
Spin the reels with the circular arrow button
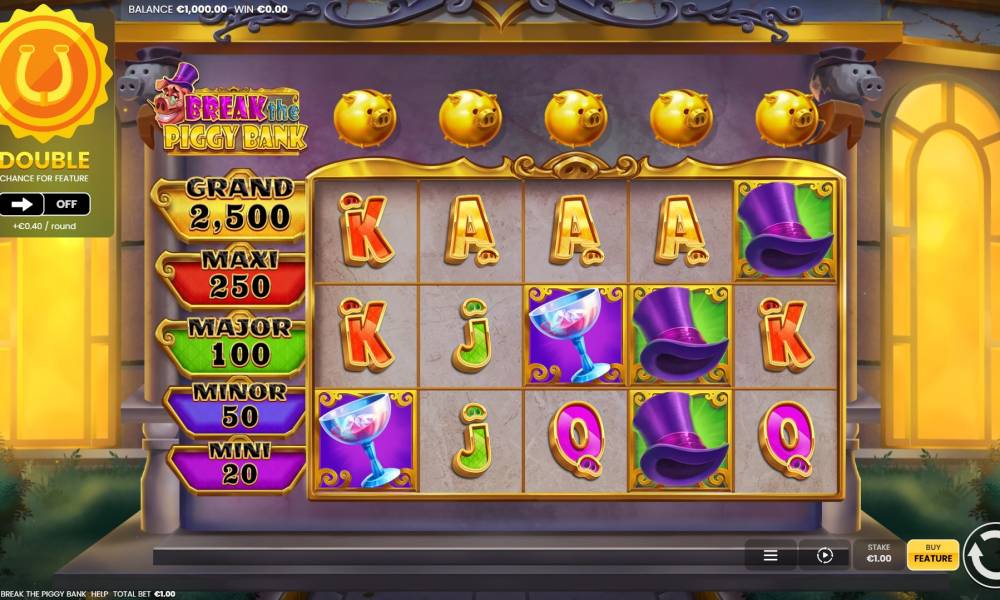[x=985, y=555]
